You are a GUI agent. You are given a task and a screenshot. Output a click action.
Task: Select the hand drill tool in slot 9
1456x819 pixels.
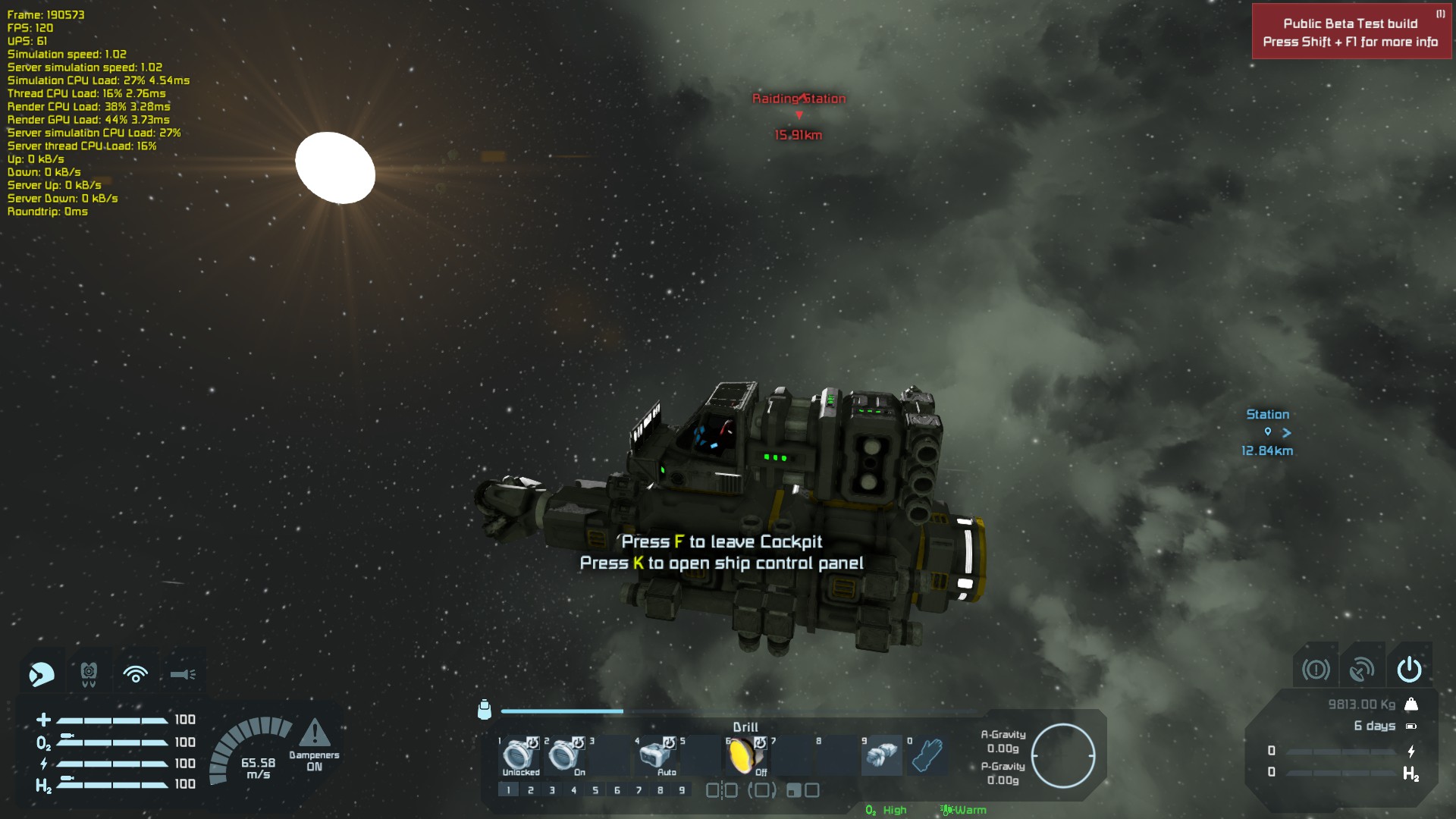coord(880,755)
